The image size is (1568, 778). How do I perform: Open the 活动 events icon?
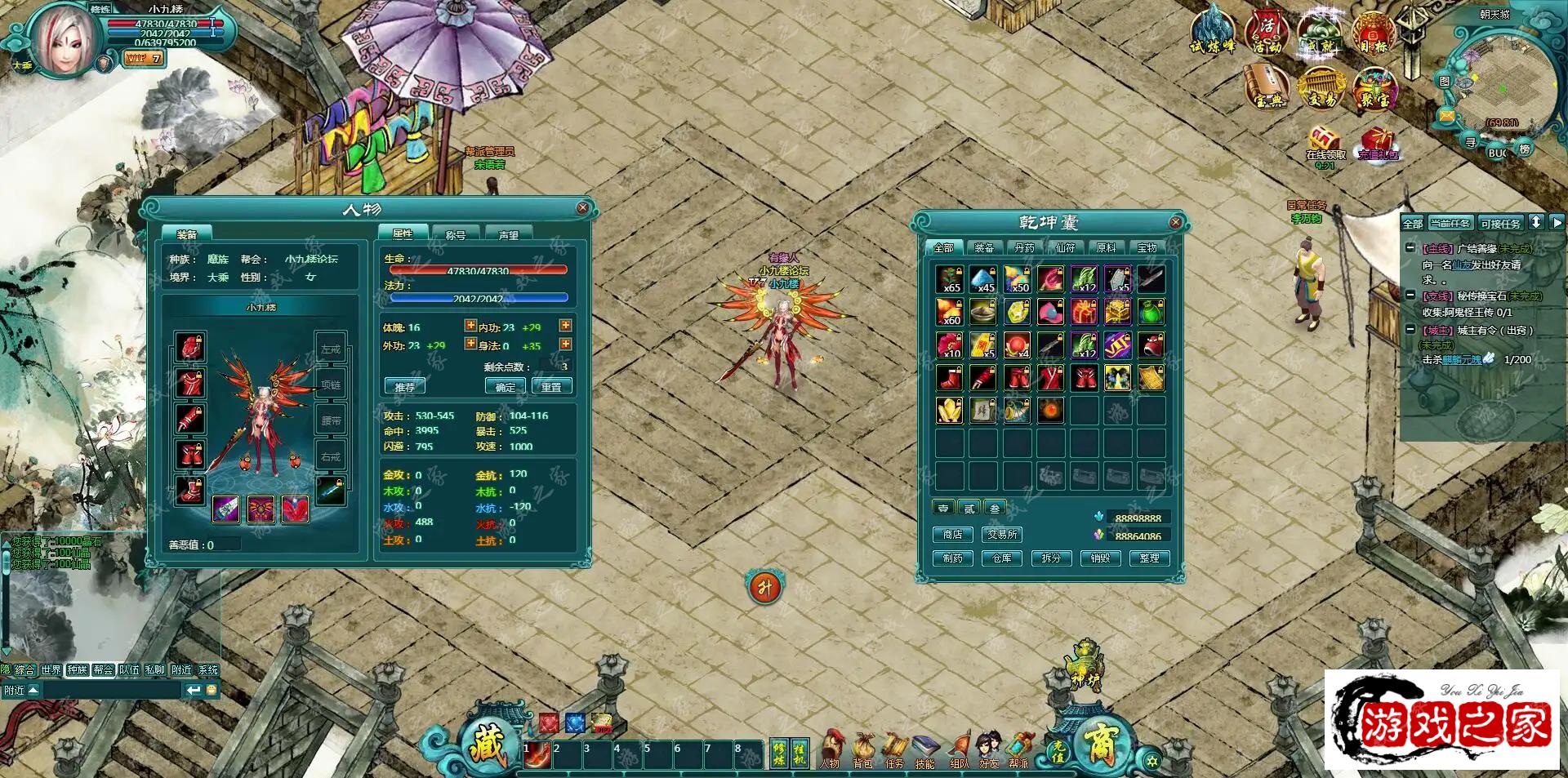1265,33
